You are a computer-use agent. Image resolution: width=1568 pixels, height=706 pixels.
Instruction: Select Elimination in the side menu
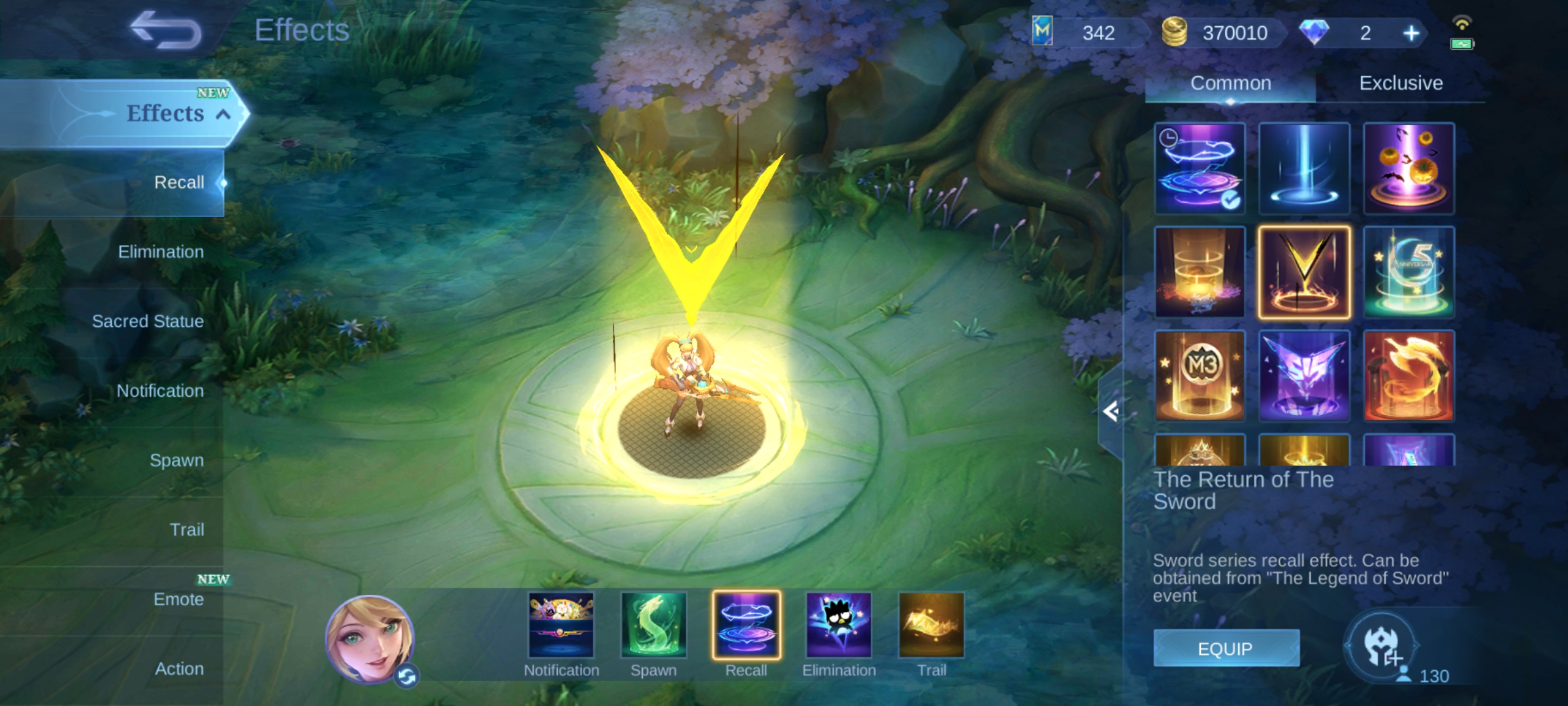point(161,252)
